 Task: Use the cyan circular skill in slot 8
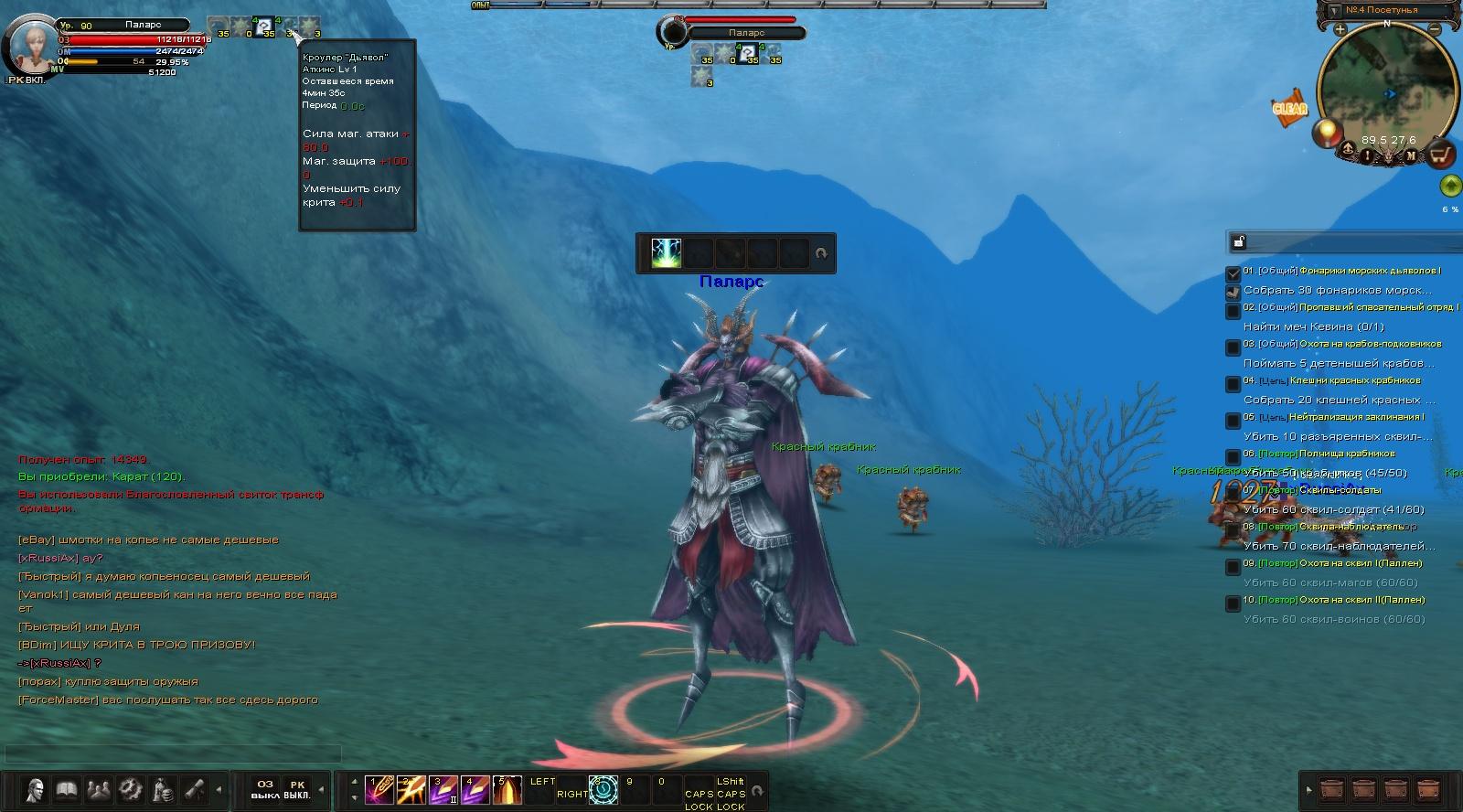(603, 789)
